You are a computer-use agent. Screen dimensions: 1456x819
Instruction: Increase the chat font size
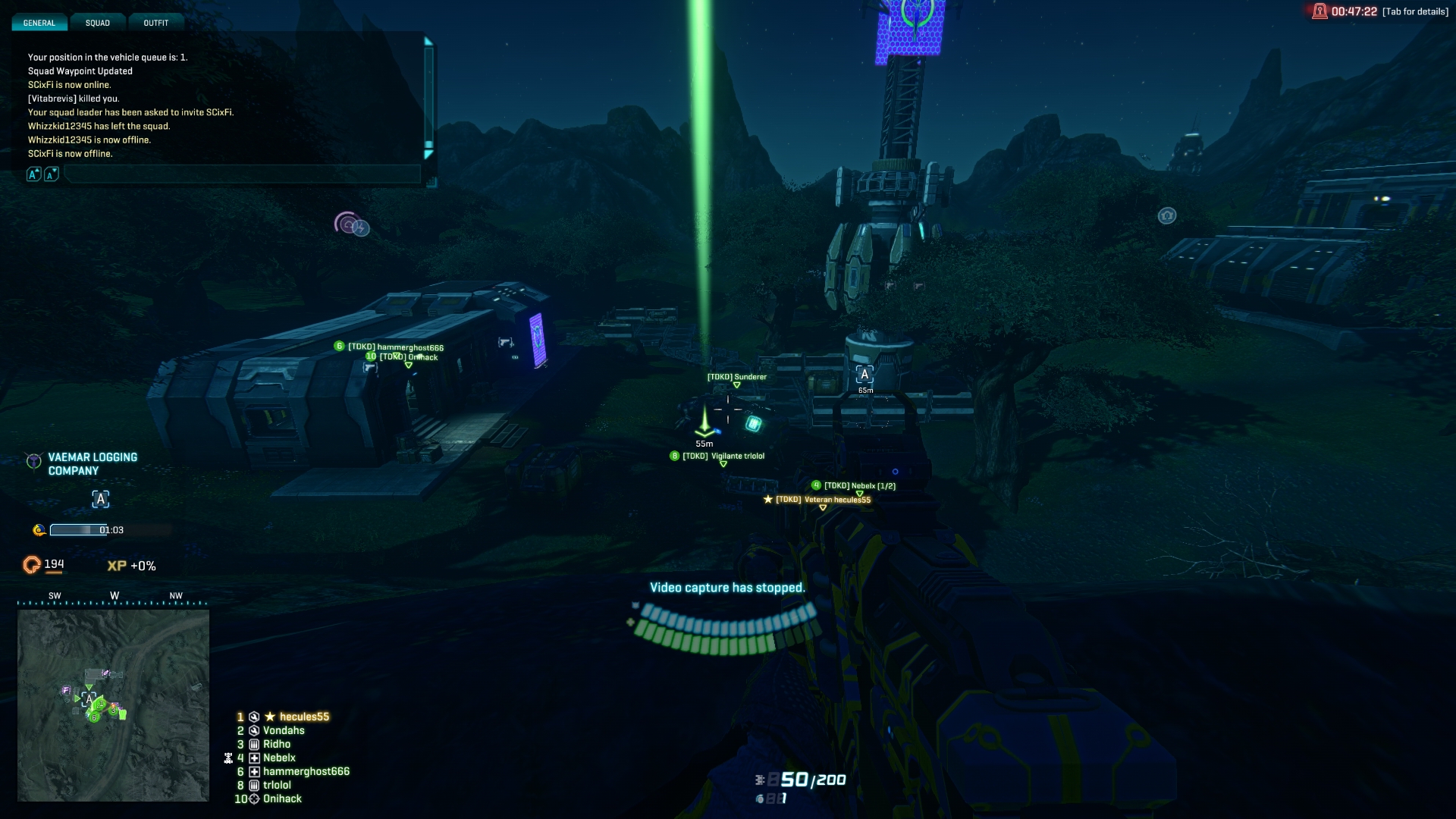[33, 174]
